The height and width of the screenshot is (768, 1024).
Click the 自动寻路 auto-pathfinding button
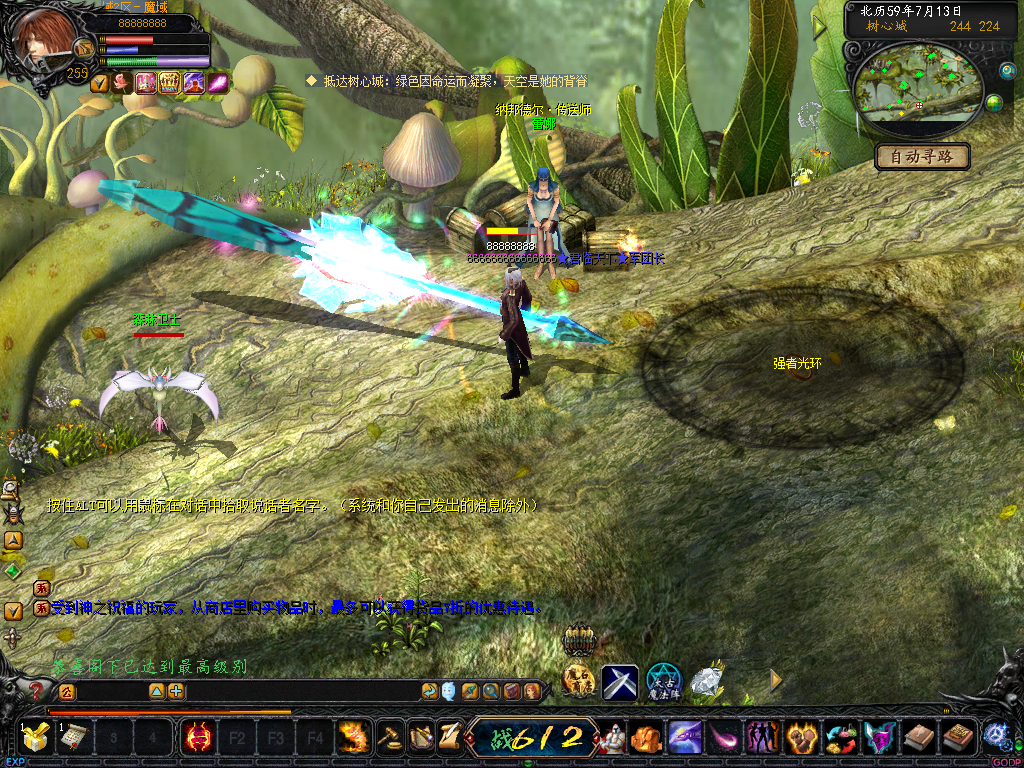point(922,157)
